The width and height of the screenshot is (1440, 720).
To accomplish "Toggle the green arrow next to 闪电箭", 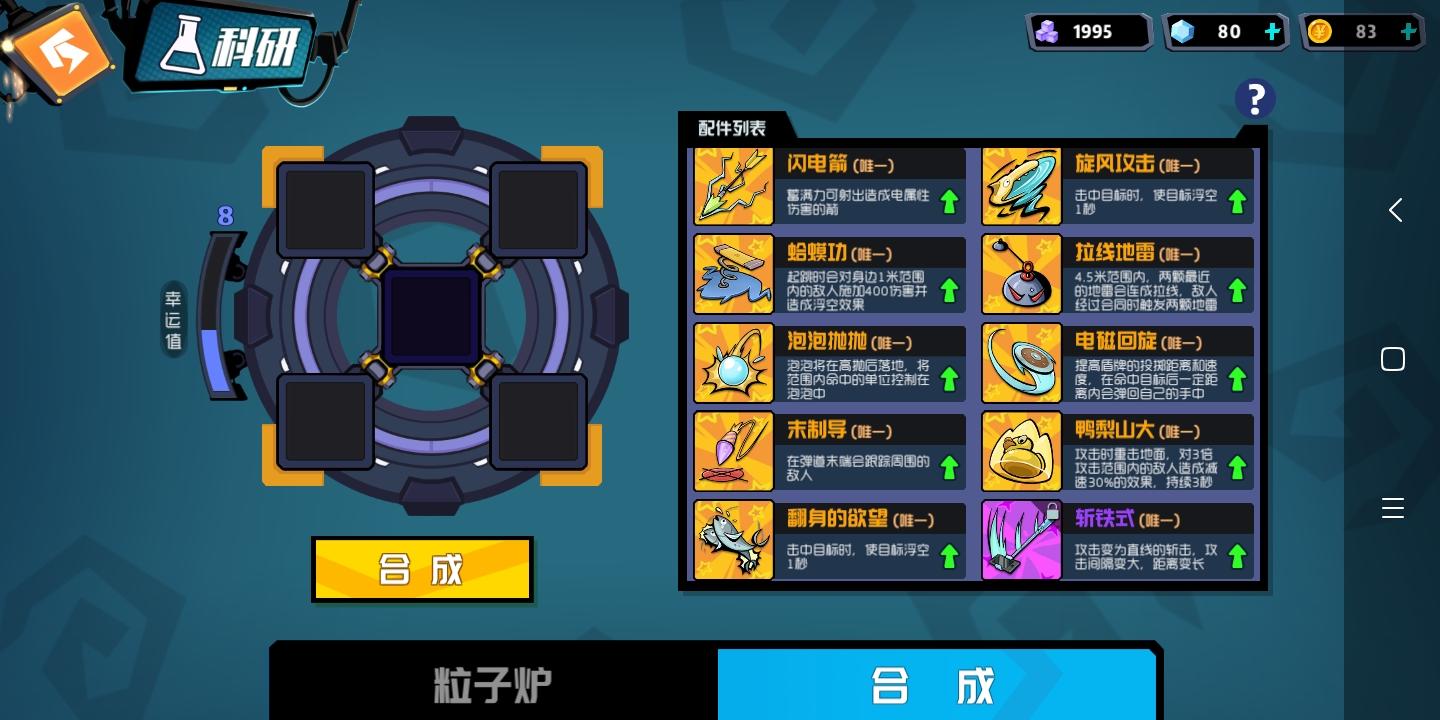I will [949, 201].
